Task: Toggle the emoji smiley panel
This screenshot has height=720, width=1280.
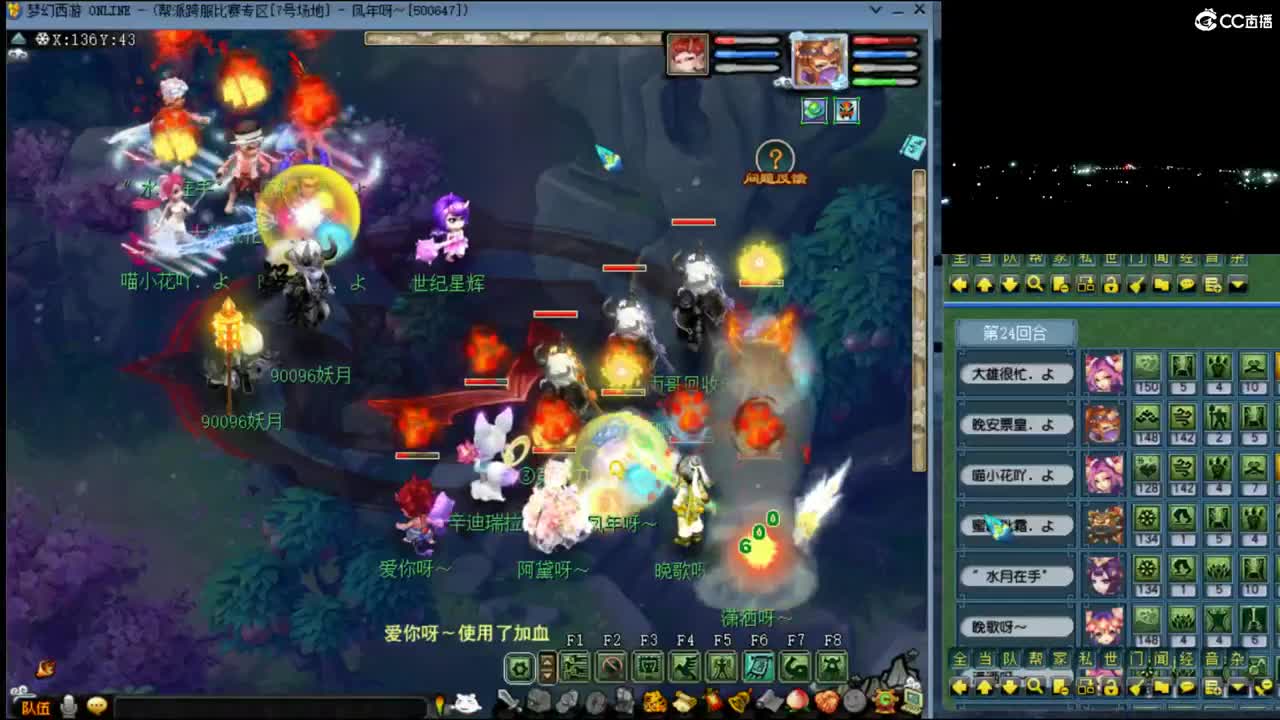Action: [x=96, y=705]
